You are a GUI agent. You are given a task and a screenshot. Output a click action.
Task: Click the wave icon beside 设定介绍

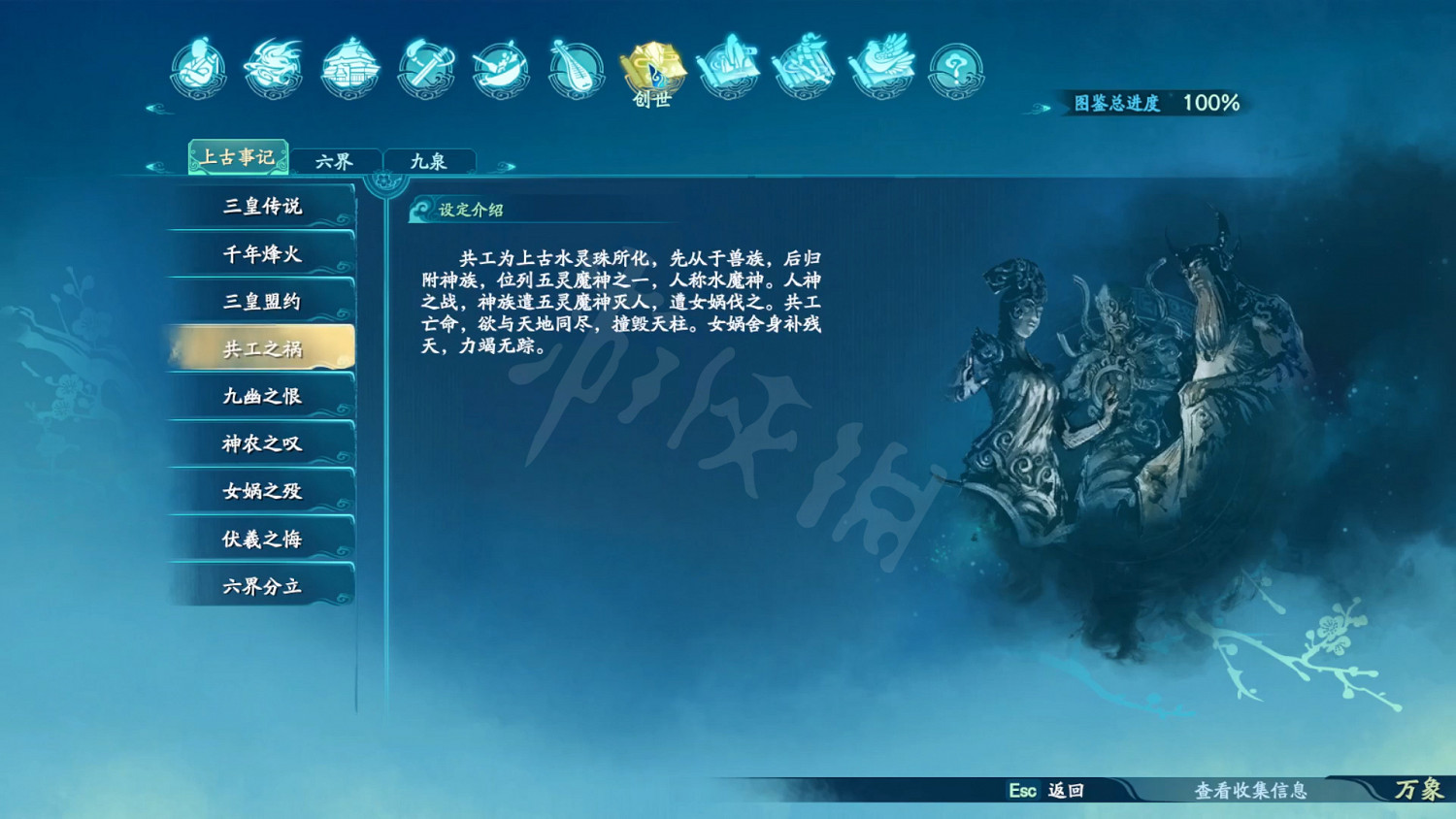click(x=421, y=210)
